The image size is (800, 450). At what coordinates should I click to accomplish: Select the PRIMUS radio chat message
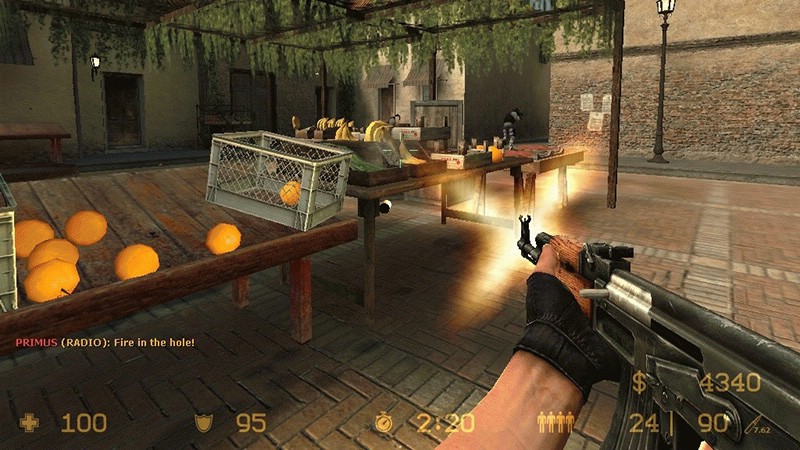pos(104,342)
